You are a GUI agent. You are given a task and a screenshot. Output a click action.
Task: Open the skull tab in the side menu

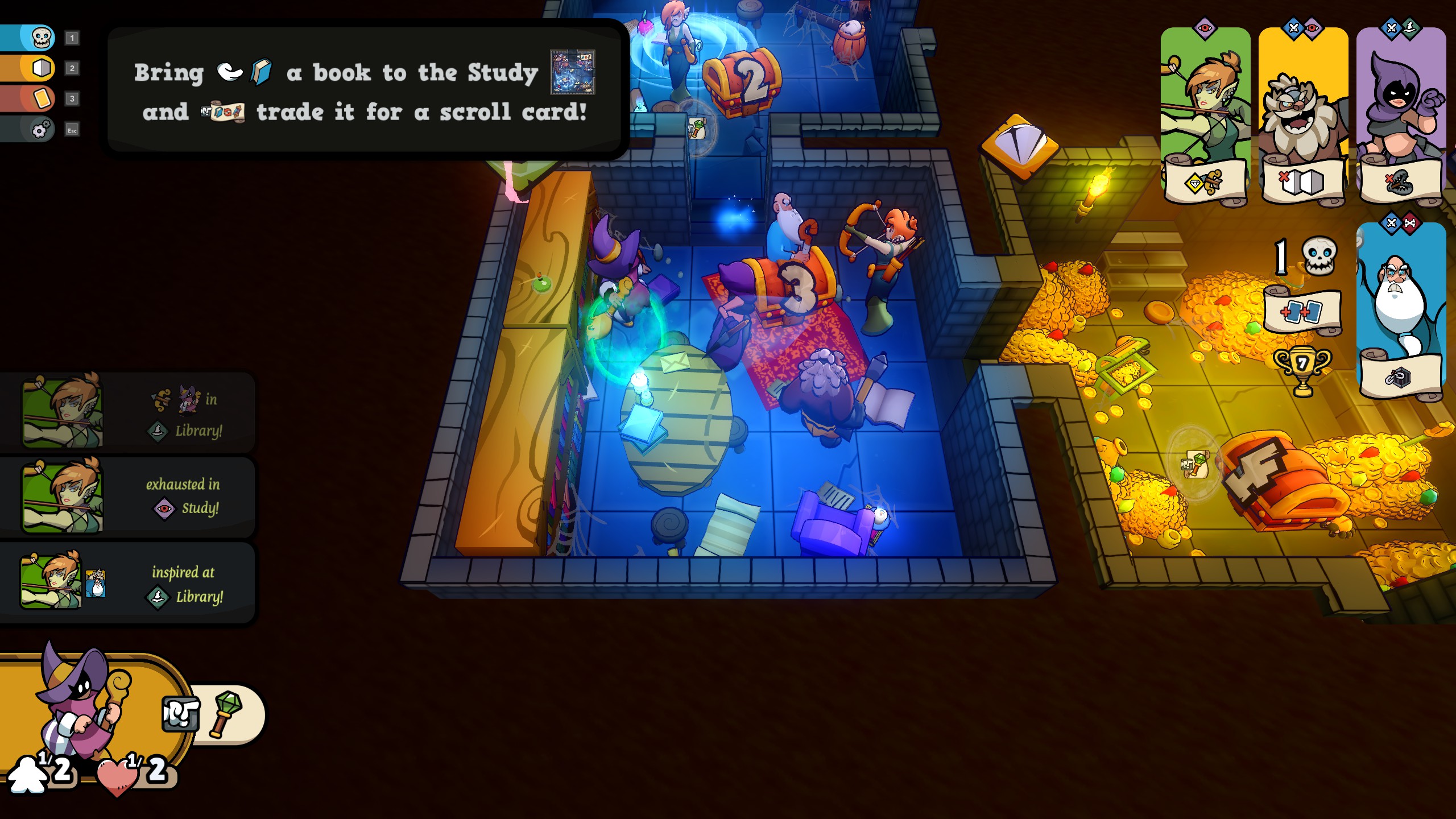click(x=40, y=38)
